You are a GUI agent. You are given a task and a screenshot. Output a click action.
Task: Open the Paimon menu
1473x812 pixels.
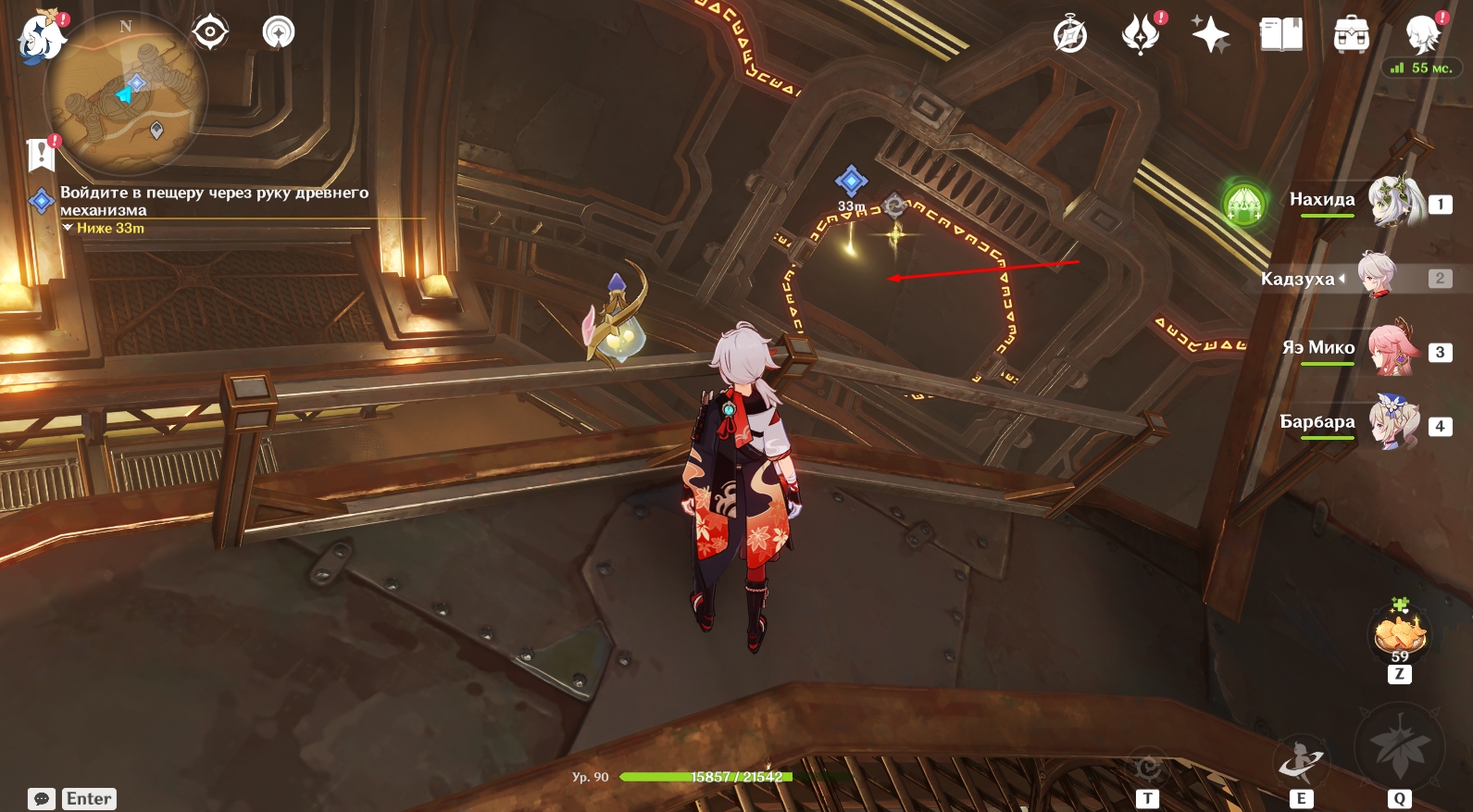(41, 37)
